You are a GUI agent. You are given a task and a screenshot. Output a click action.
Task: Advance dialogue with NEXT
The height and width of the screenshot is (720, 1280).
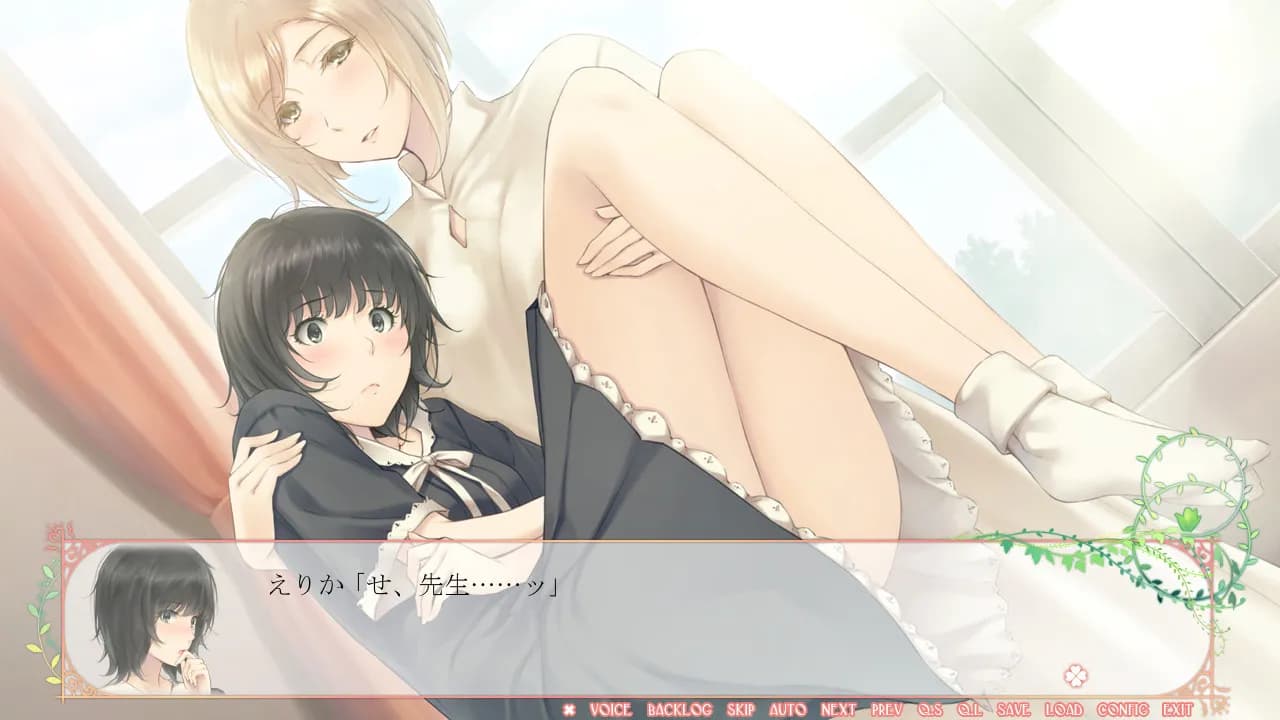tap(836, 708)
